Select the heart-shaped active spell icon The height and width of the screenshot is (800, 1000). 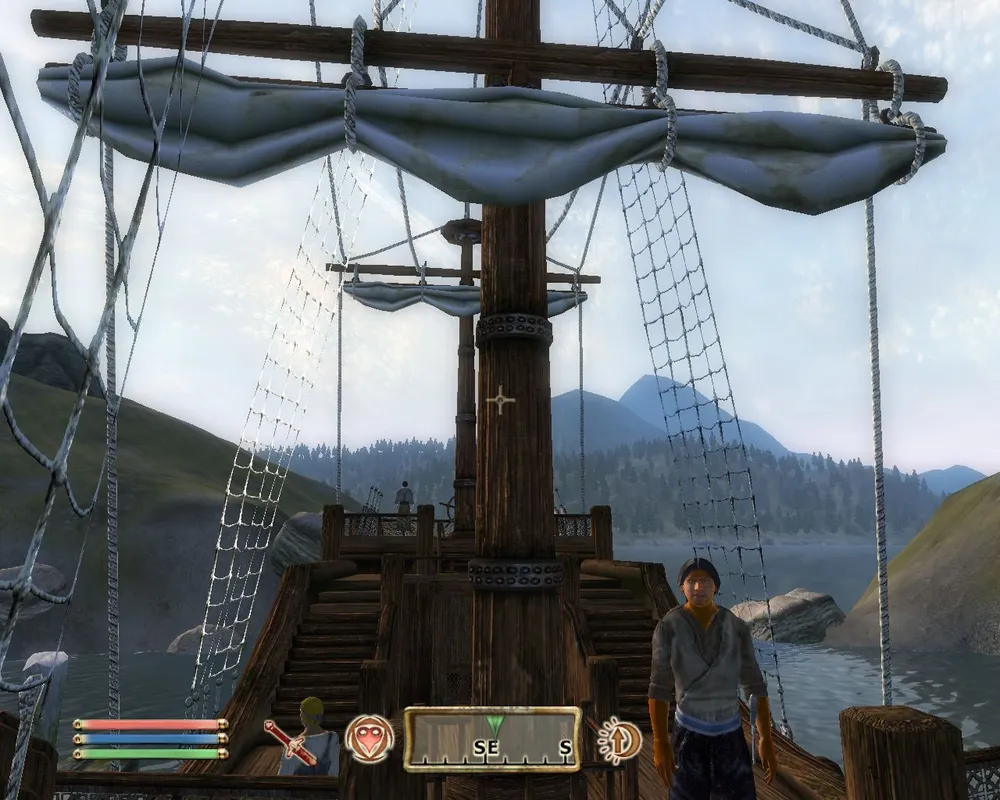coord(369,739)
